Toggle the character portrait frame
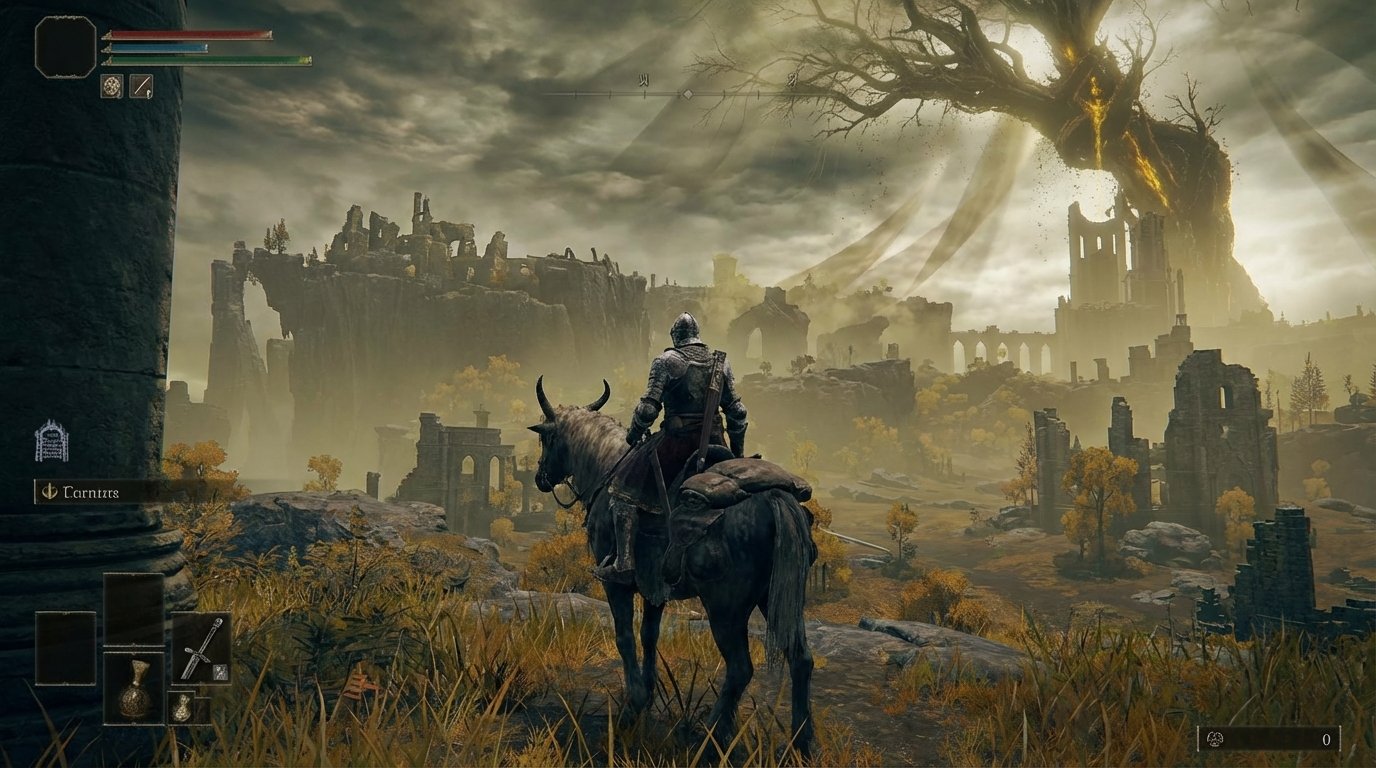This screenshot has height=768, width=1376. point(65,46)
